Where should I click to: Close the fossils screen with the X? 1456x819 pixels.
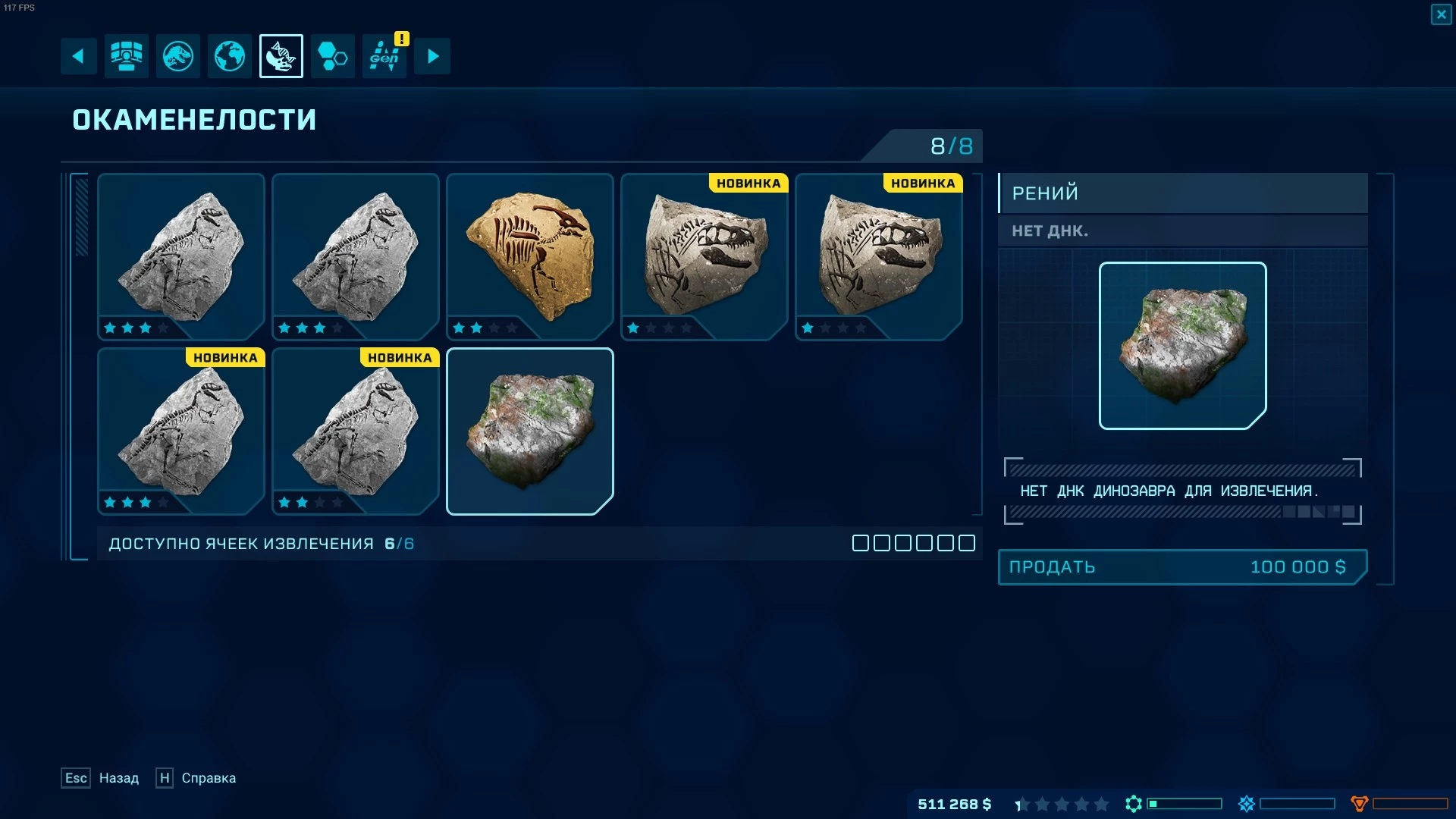1441,14
